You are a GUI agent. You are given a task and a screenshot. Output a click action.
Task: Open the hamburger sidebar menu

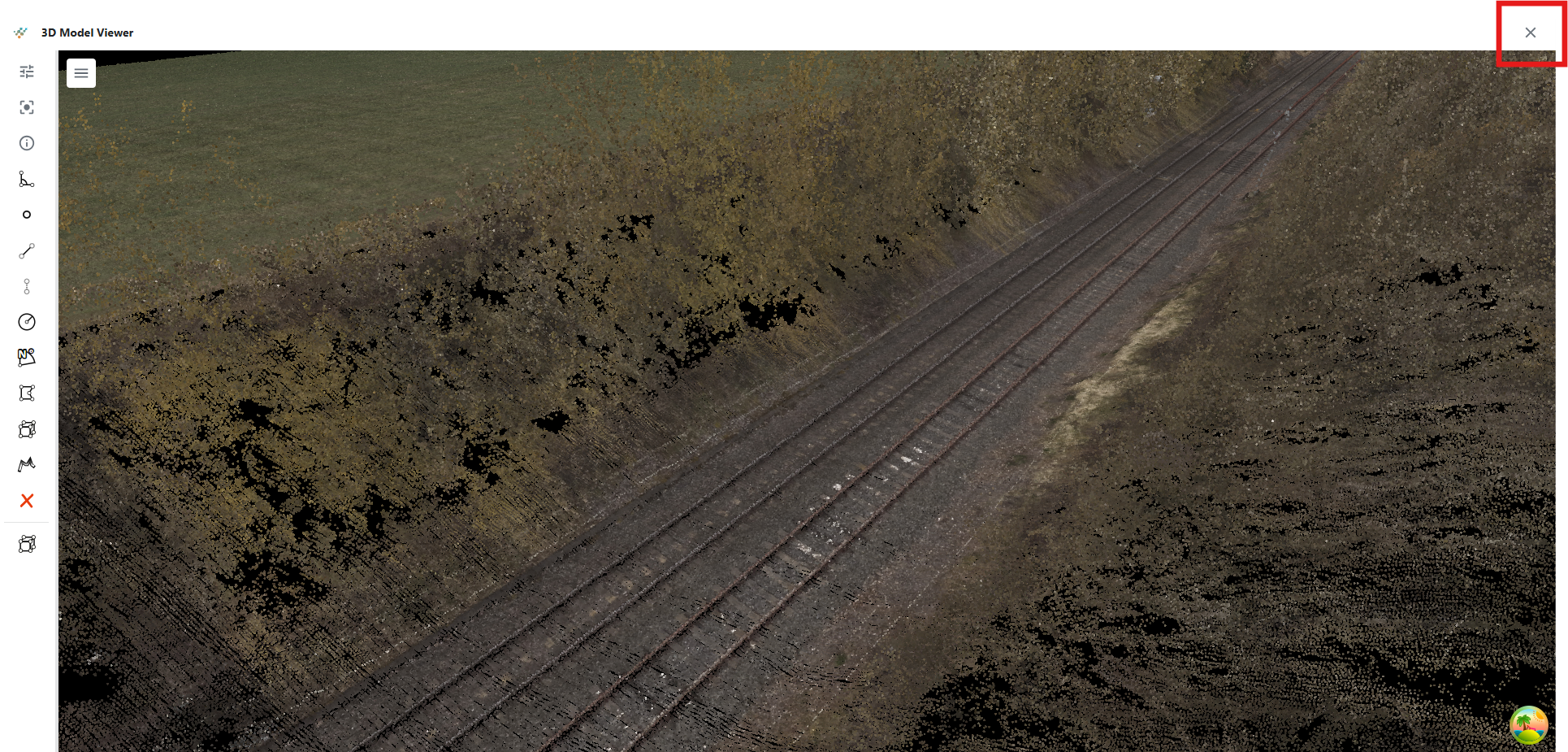tap(81, 72)
